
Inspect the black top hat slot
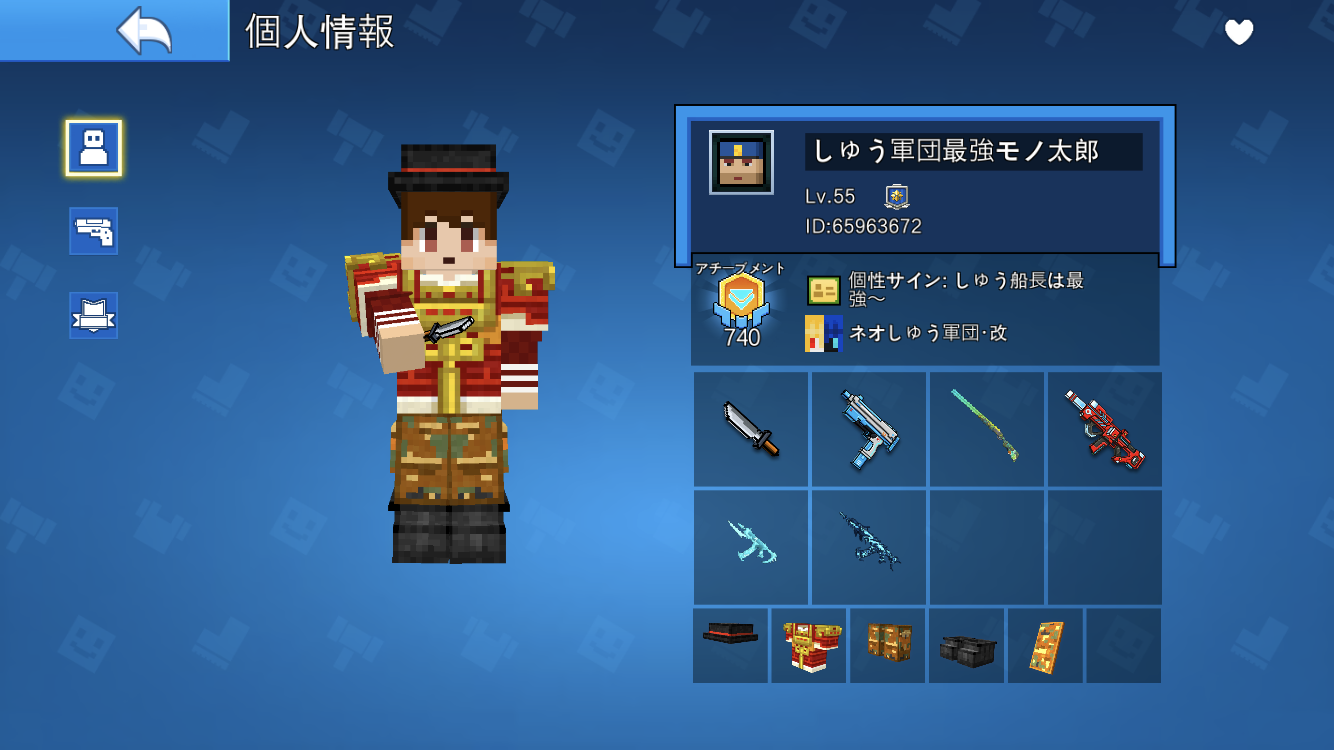(731, 646)
